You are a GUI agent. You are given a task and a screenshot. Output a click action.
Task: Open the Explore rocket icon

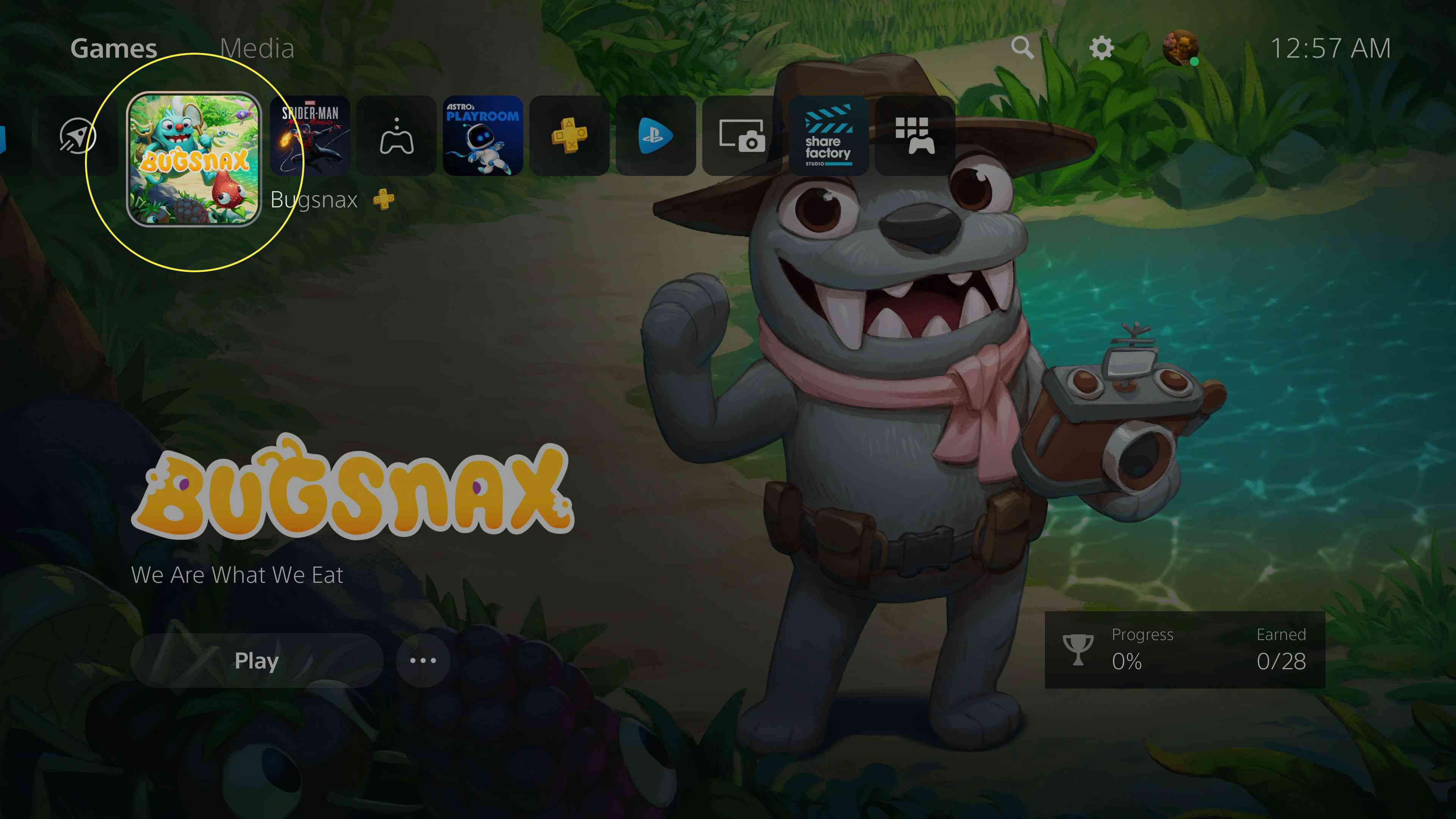77,136
